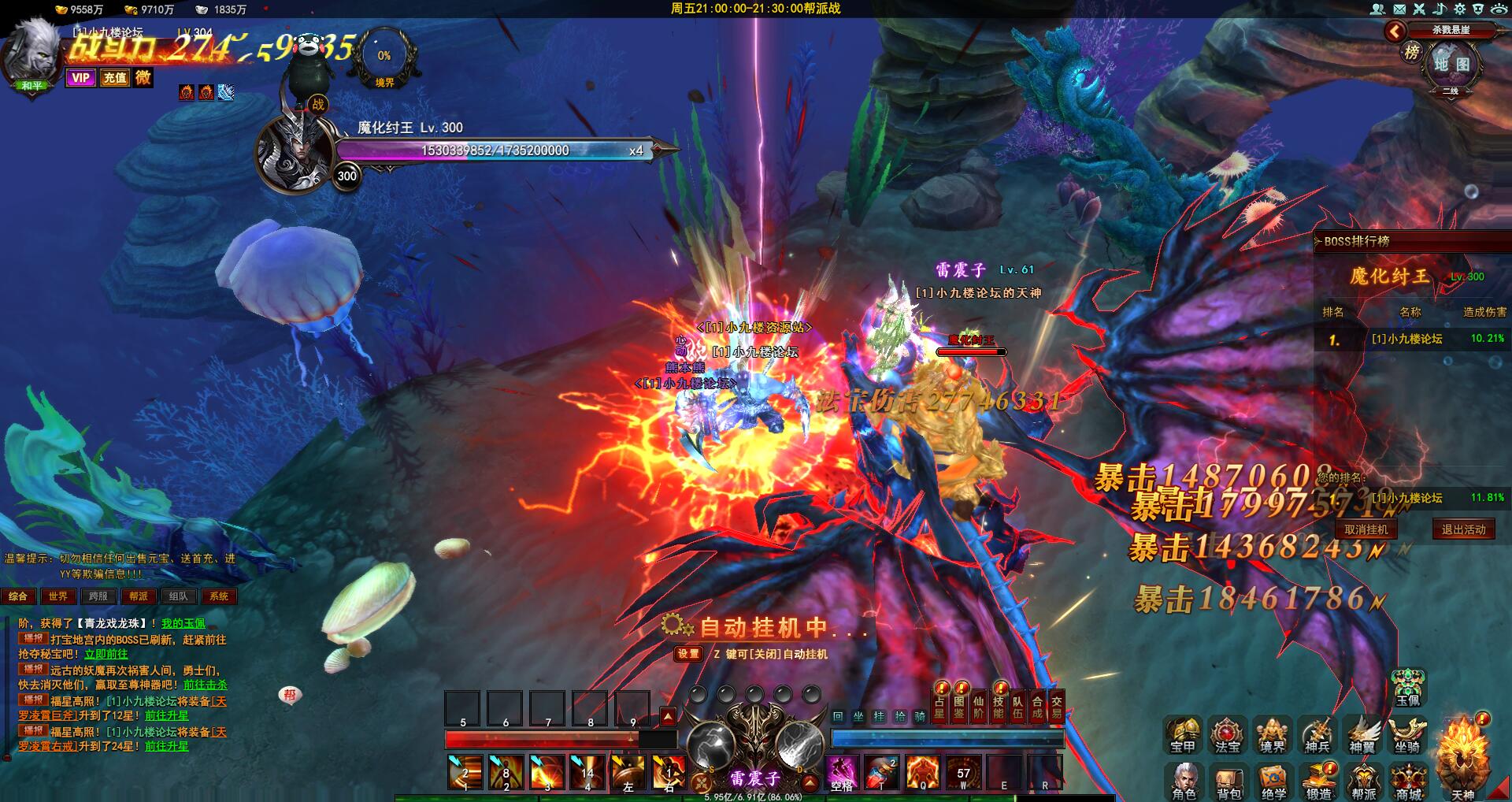Open the 商城 shop

click(x=1409, y=779)
